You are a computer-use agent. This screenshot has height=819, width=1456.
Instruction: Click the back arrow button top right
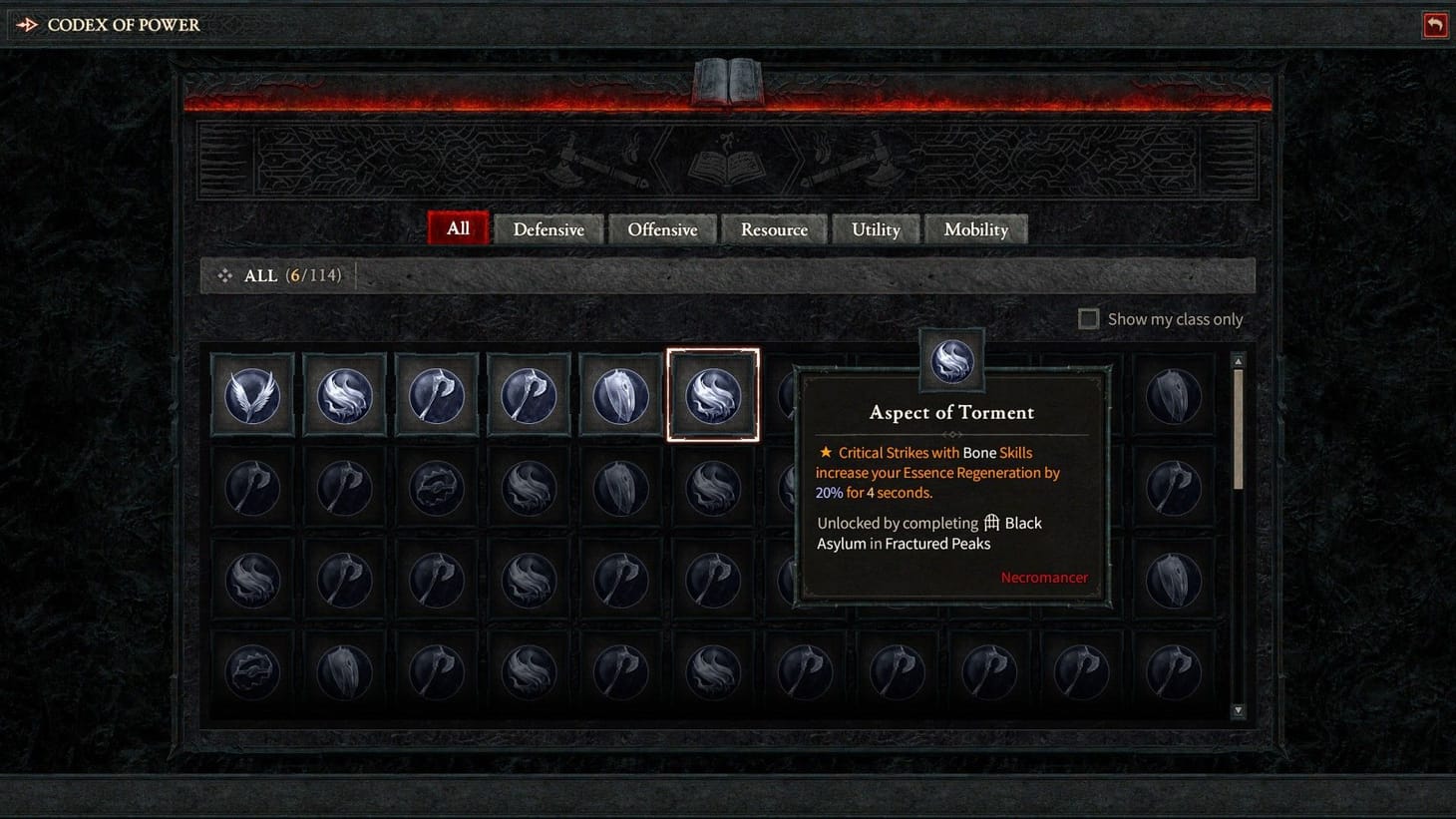pyautogui.click(x=1435, y=24)
